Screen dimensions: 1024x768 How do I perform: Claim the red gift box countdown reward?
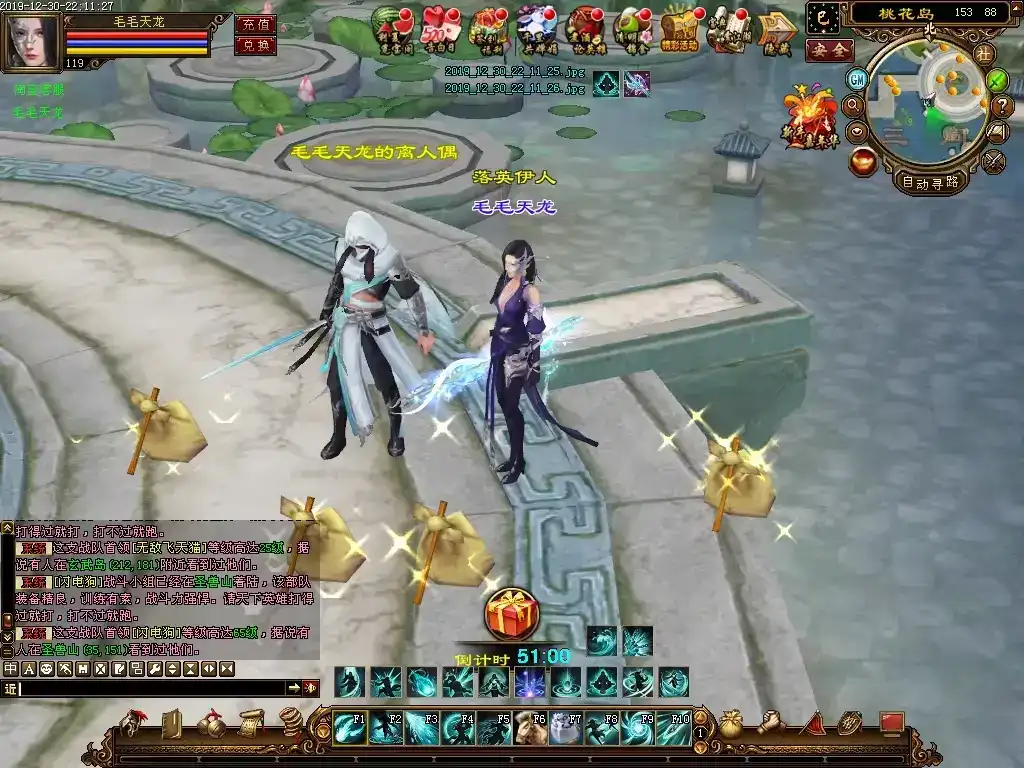pos(511,614)
